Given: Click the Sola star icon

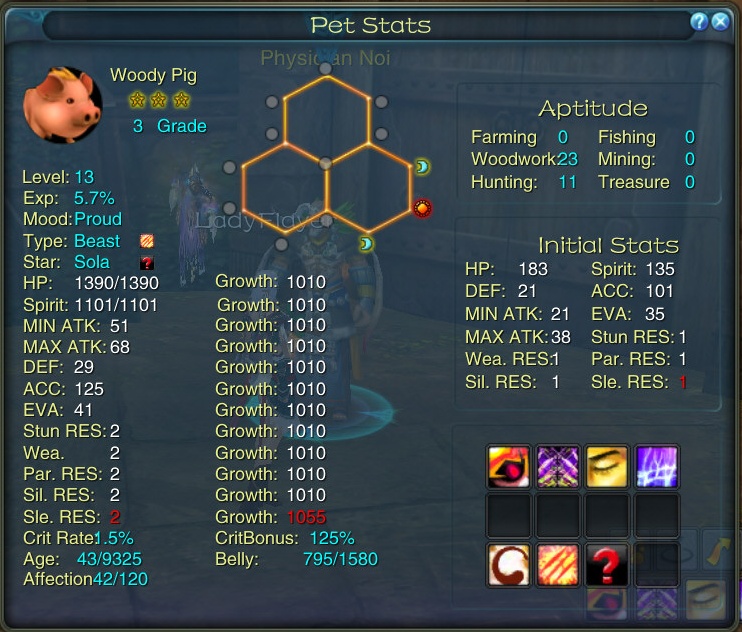Looking at the screenshot, I should (146, 262).
